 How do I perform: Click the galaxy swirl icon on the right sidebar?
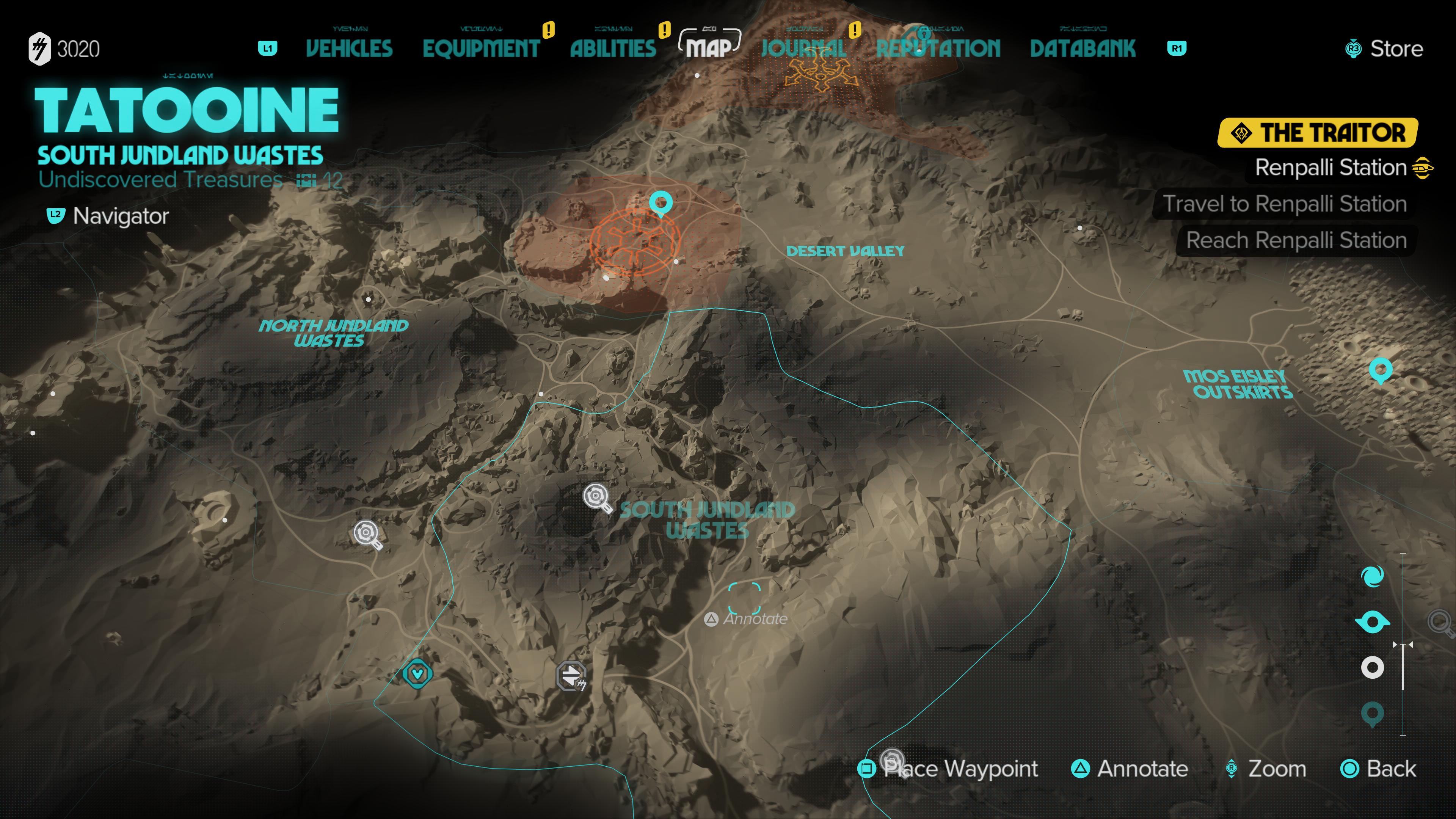(x=1372, y=576)
